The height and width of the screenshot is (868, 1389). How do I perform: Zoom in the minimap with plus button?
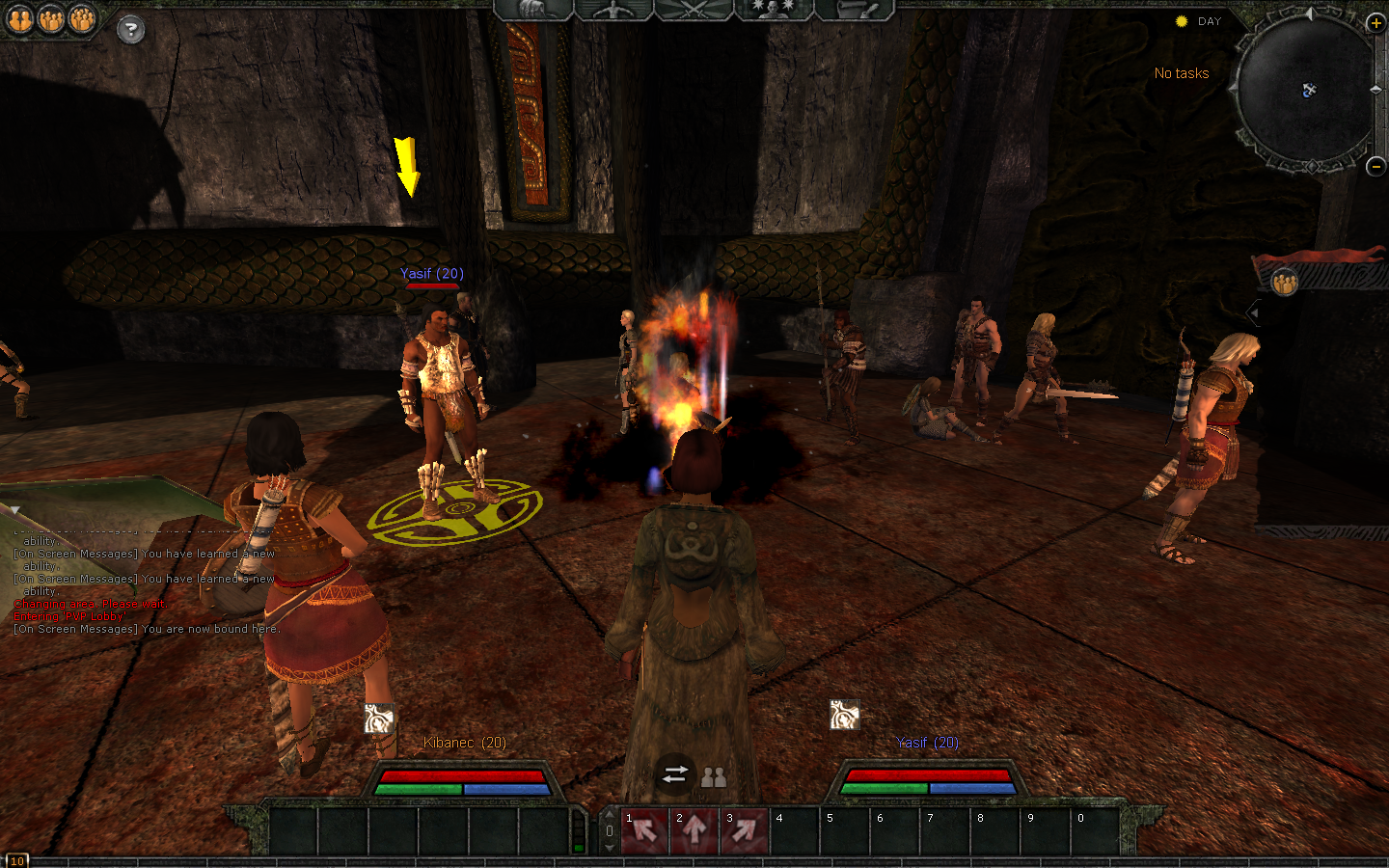[x=1376, y=23]
